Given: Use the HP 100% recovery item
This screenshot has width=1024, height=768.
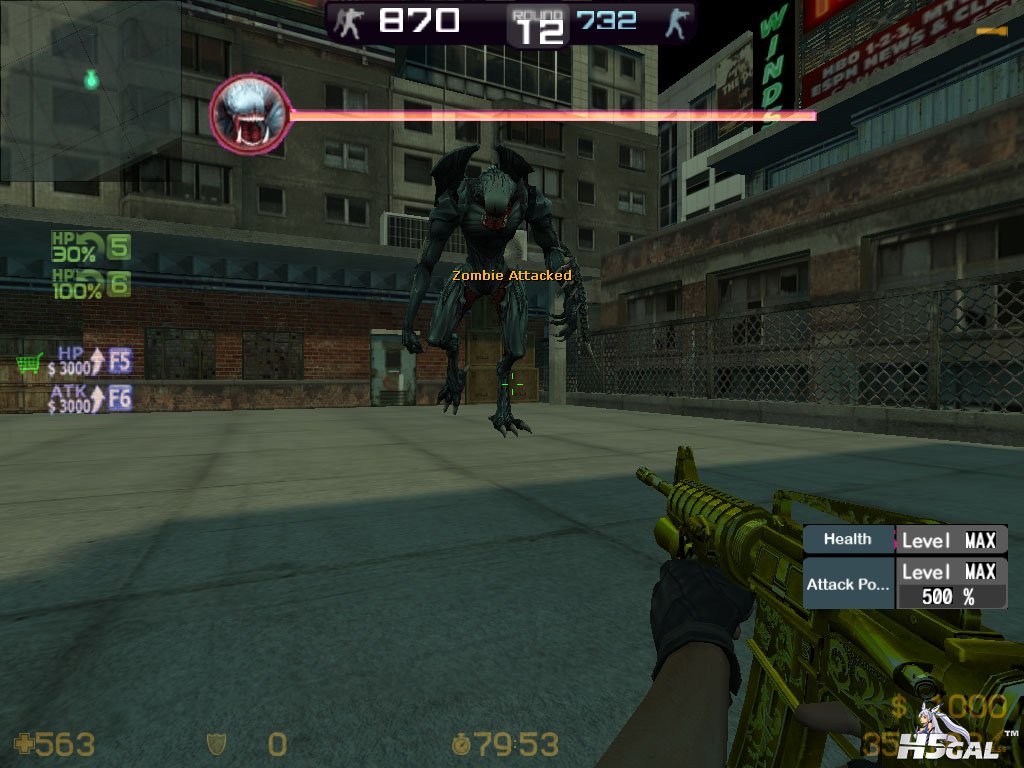Looking at the screenshot, I should [x=91, y=284].
